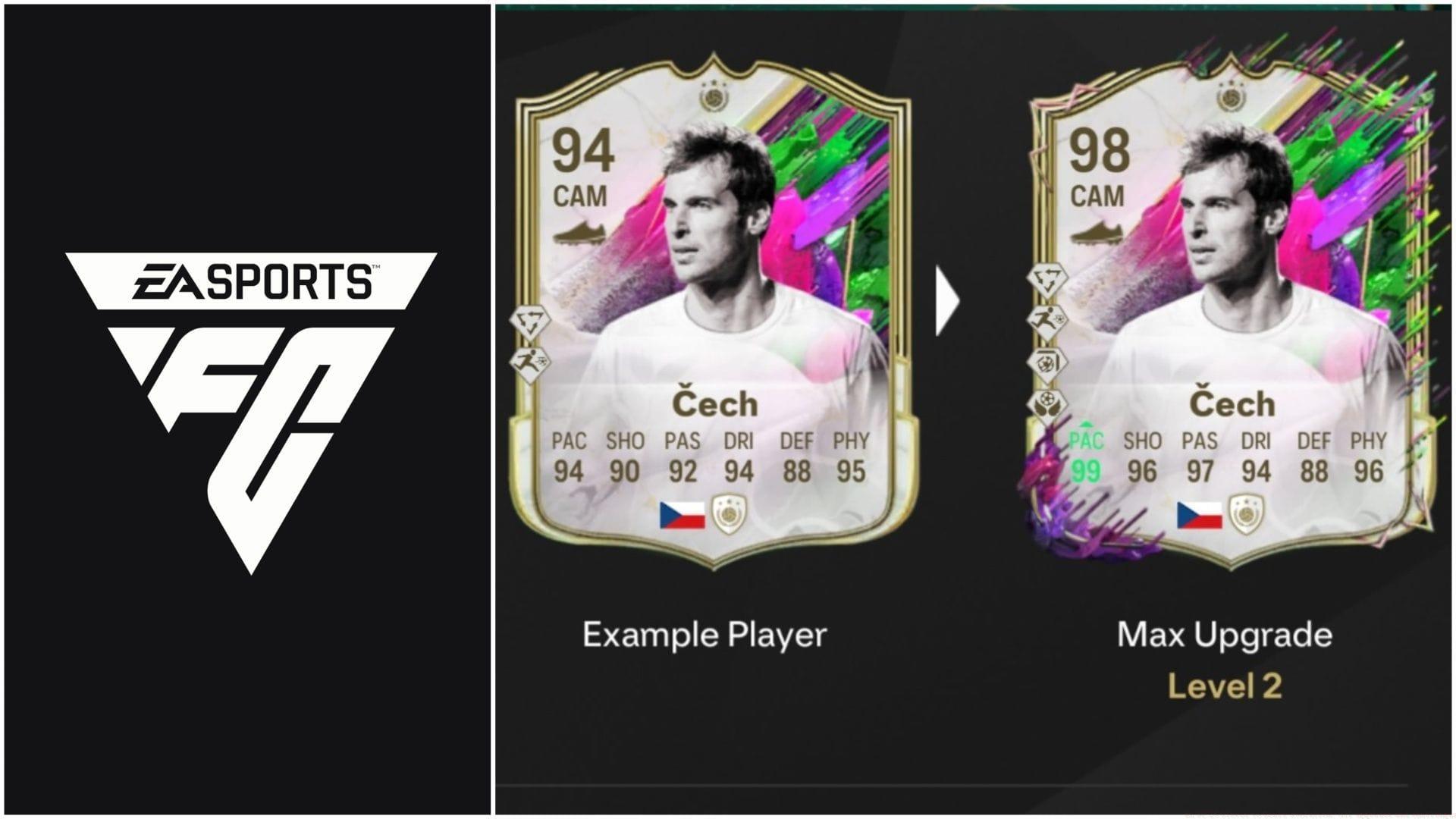Click the CAM position label under the 98 rating
Screen dimensions: 1456x819
1097,196
